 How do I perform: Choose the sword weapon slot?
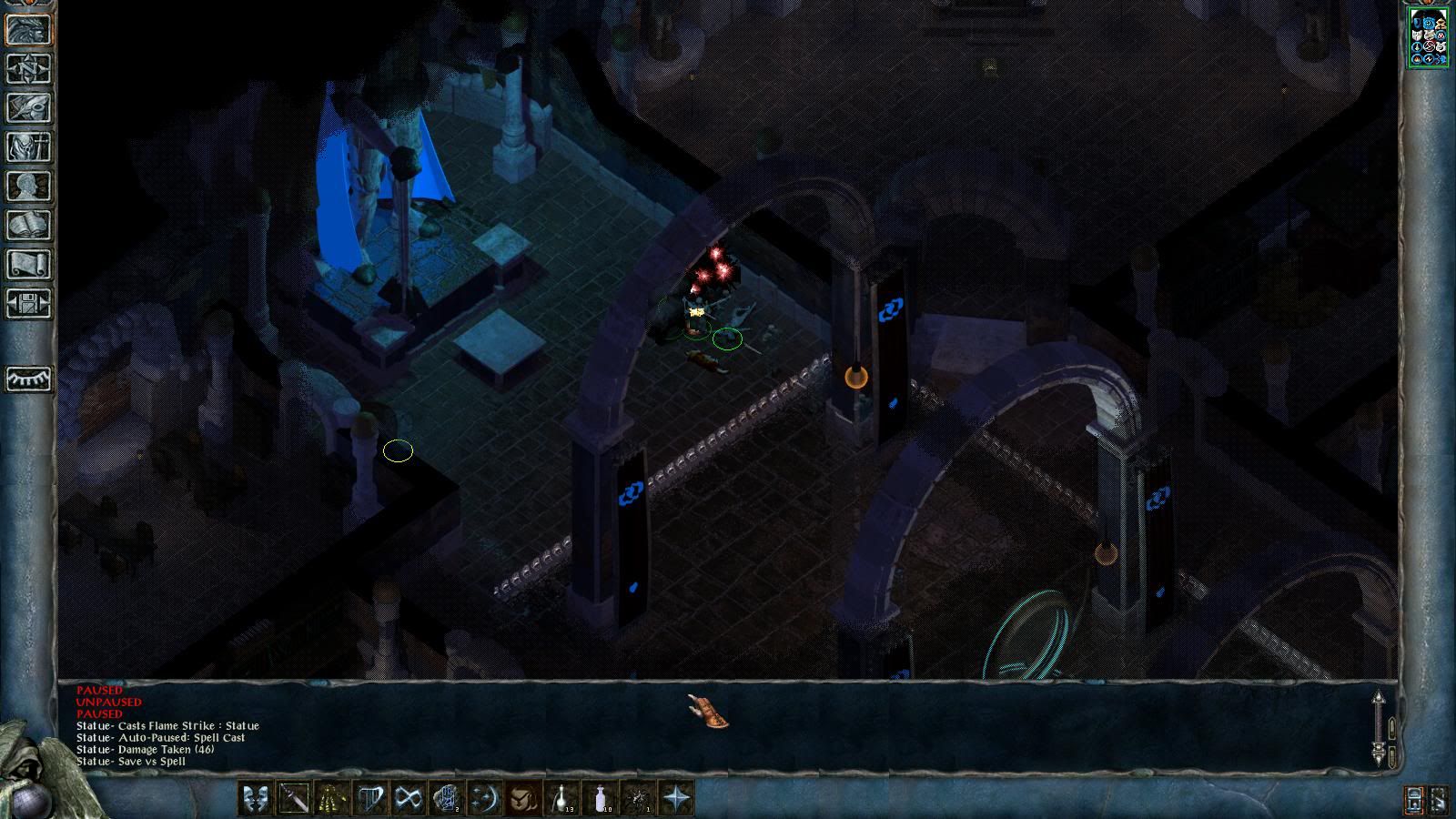pyautogui.click(x=294, y=799)
